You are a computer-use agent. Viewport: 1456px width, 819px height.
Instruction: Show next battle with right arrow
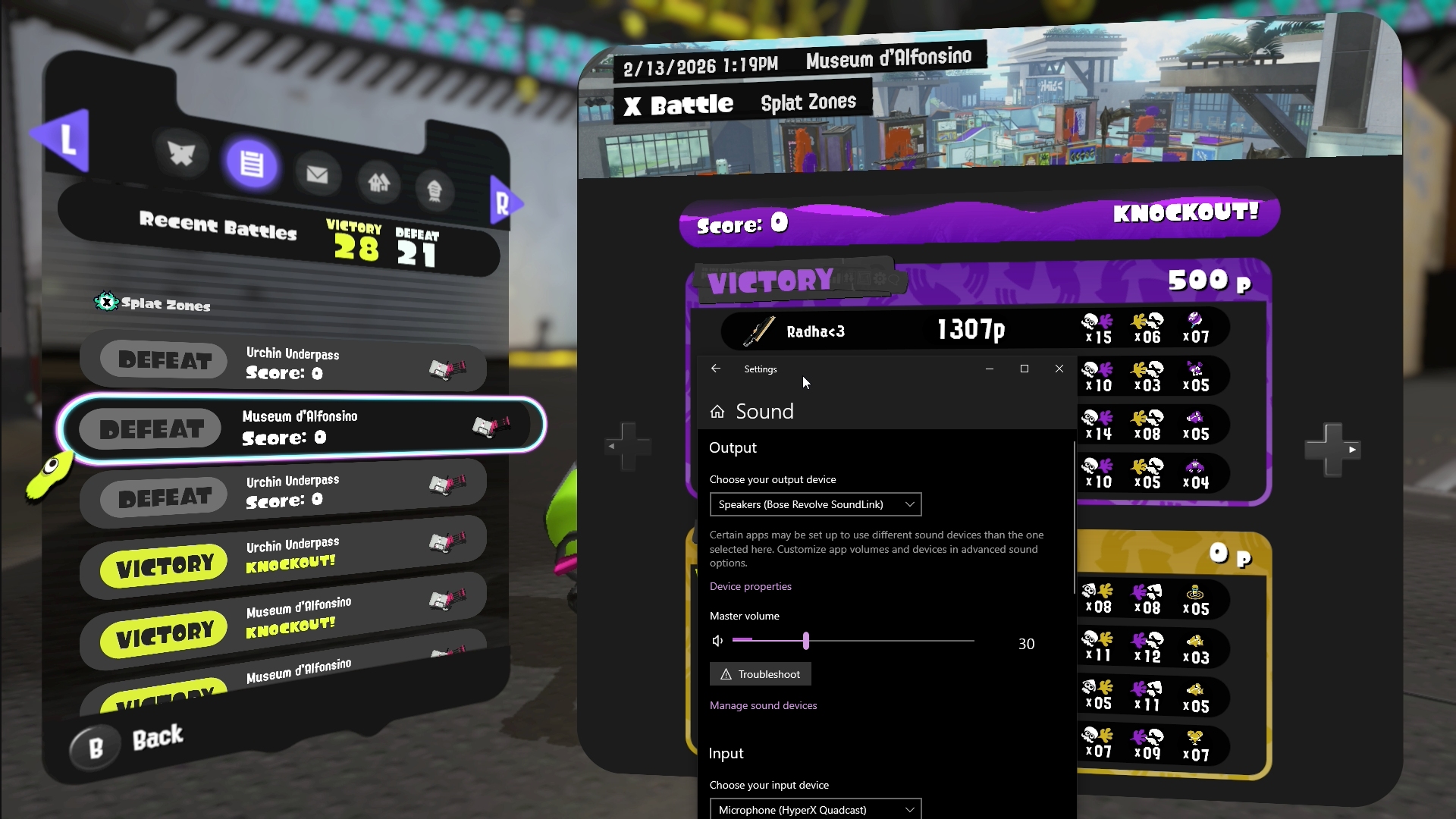pos(1332,450)
